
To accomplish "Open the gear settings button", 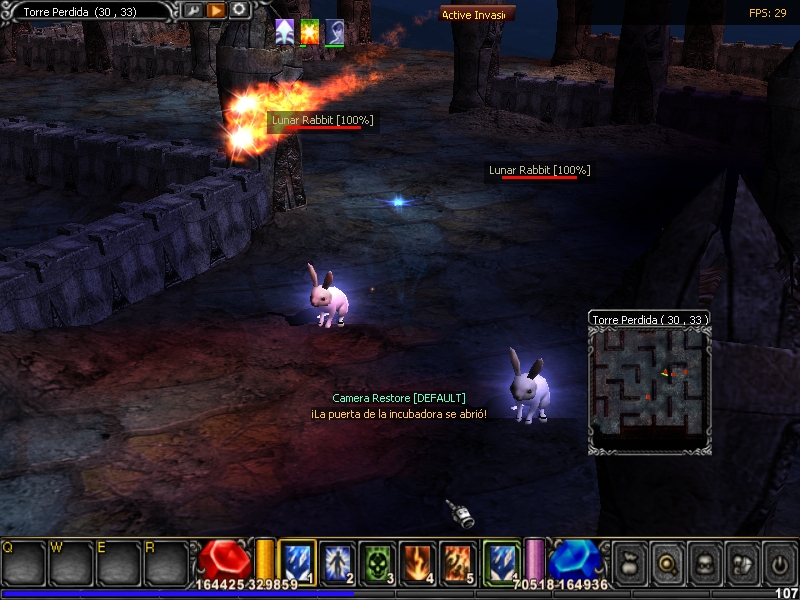I will click(239, 10).
